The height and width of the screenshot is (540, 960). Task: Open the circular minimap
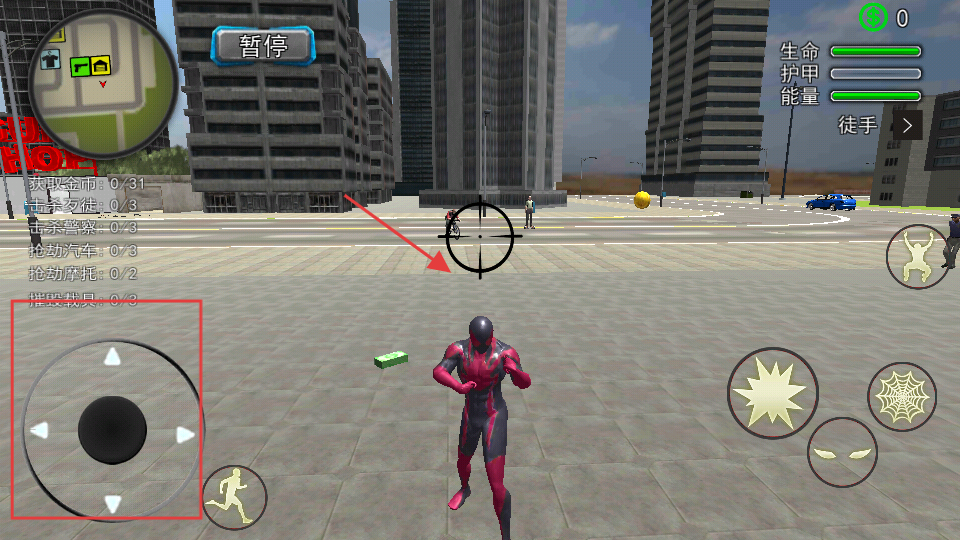[101, 84]
